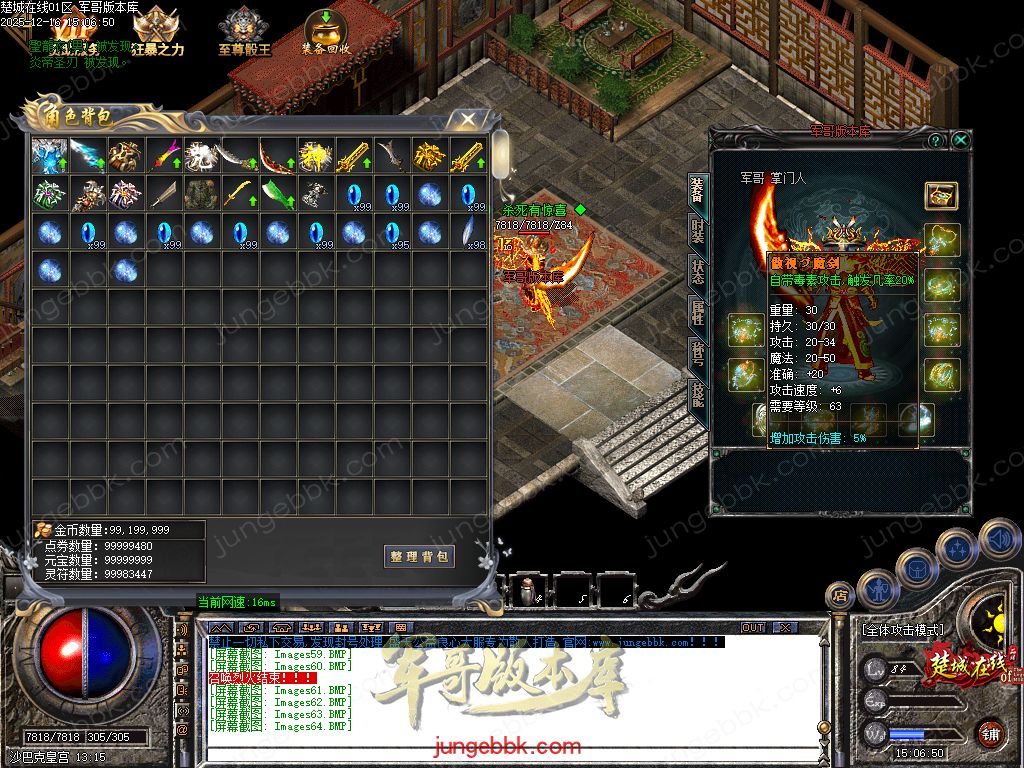Click the 整理背包 sort backpack button
This screenshot has height=768, width=1024.
tap(419, 556)
